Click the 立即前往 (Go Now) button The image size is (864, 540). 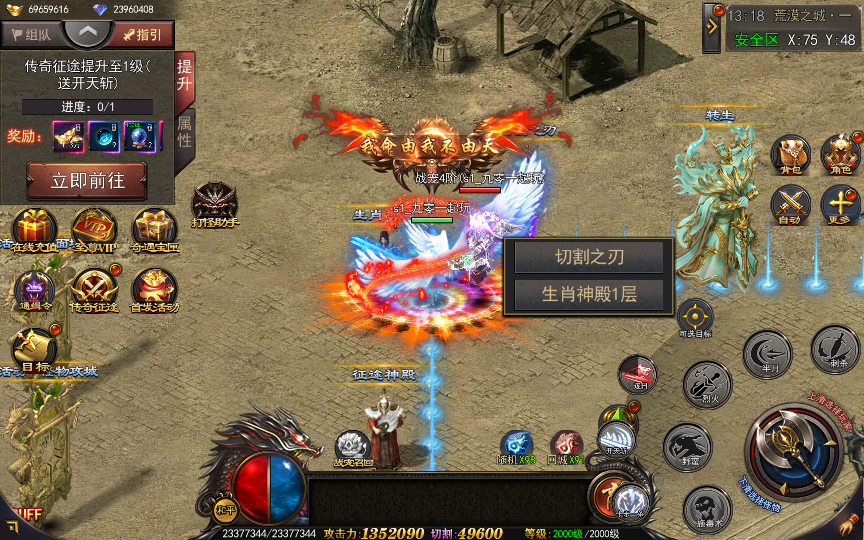[86, 182]
